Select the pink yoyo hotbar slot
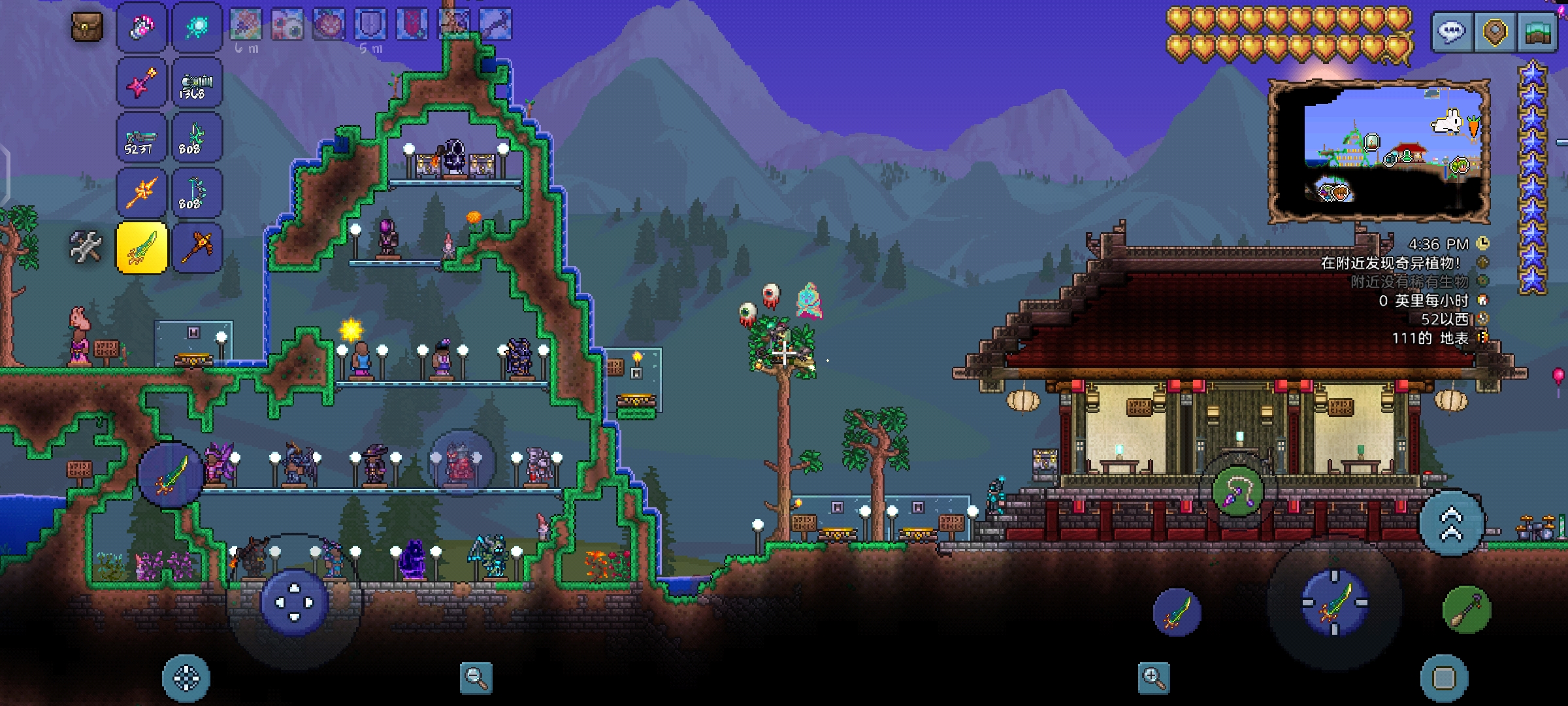 142,27
